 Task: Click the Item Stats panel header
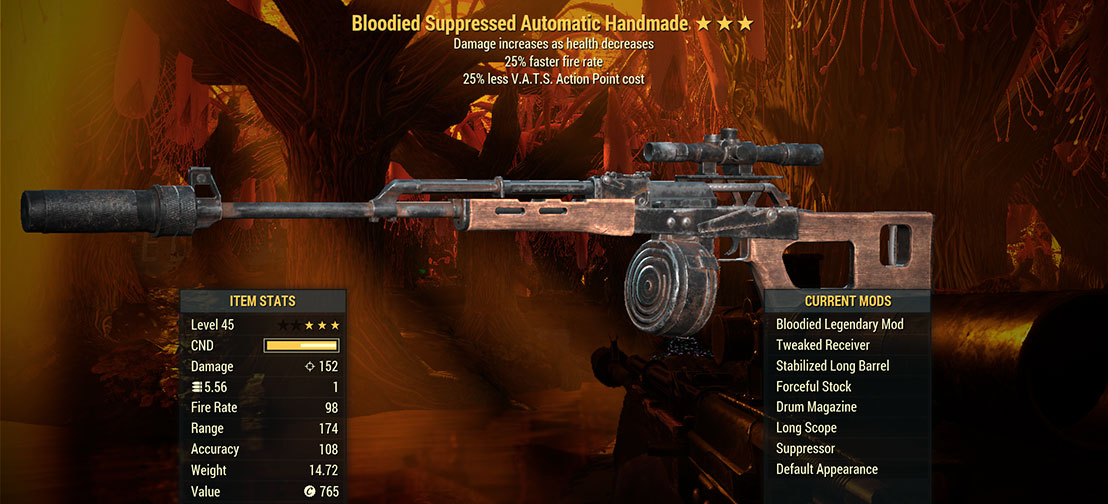click(x=263, y=301)
